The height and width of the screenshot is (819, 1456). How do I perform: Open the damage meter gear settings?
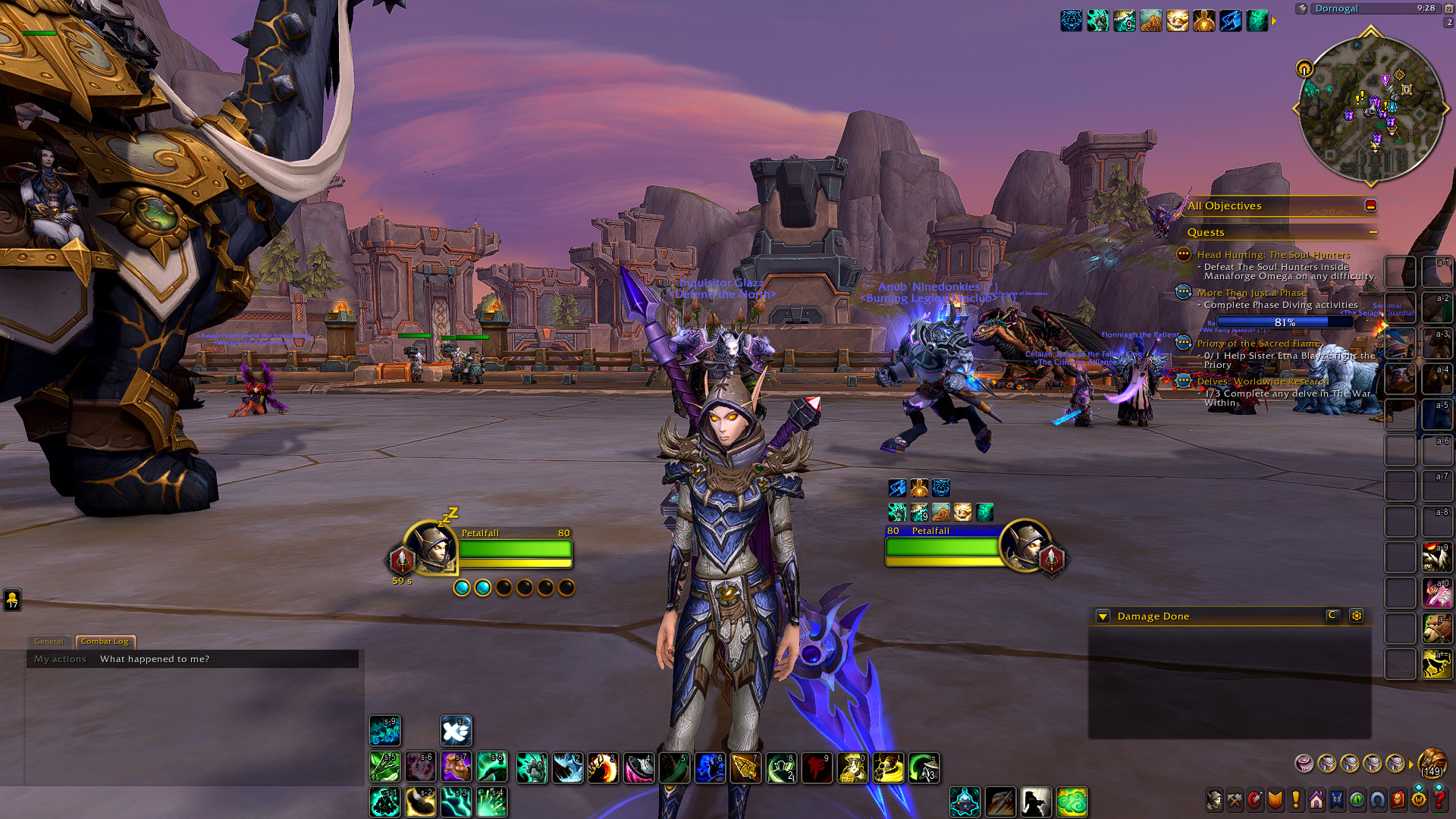click(1356, 616)
